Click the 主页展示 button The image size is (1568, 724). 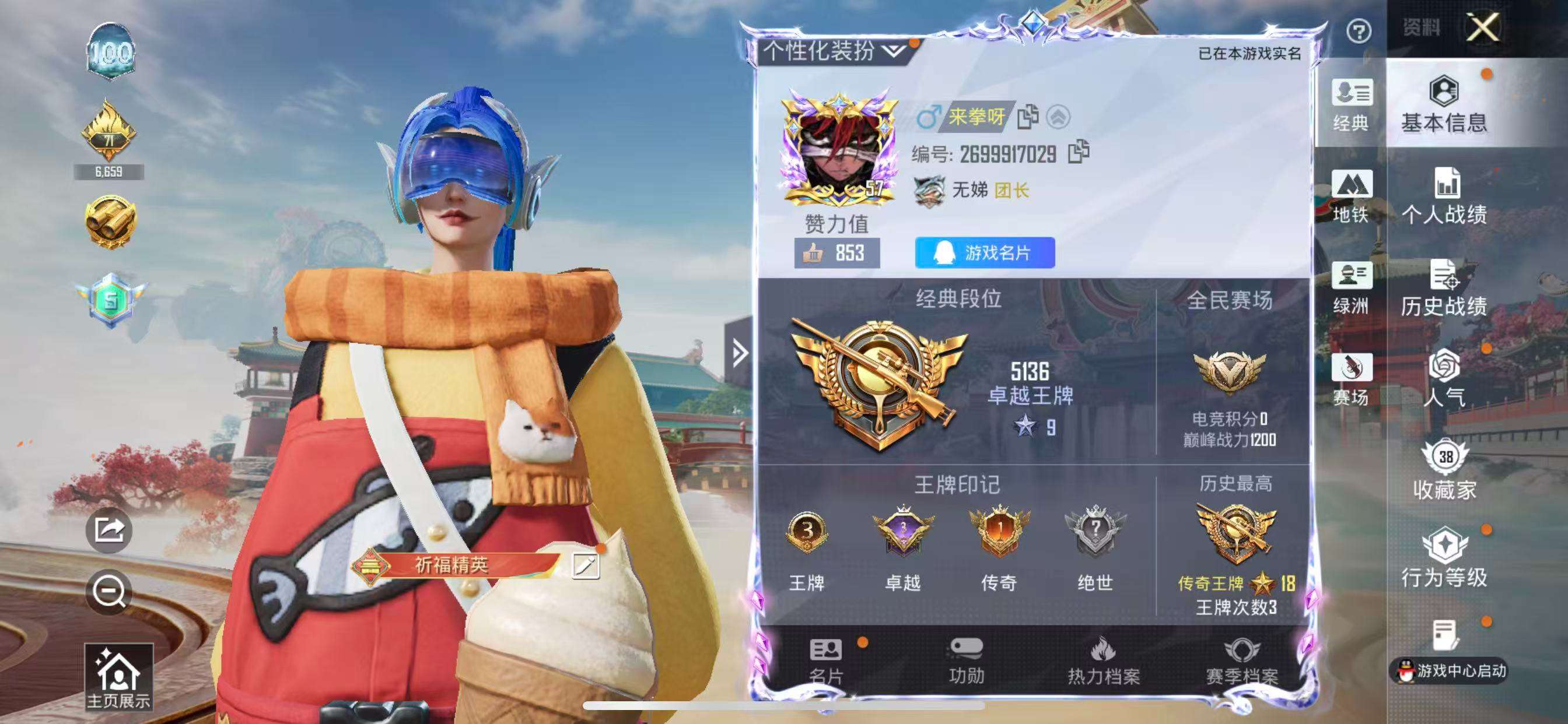(120, 674)
